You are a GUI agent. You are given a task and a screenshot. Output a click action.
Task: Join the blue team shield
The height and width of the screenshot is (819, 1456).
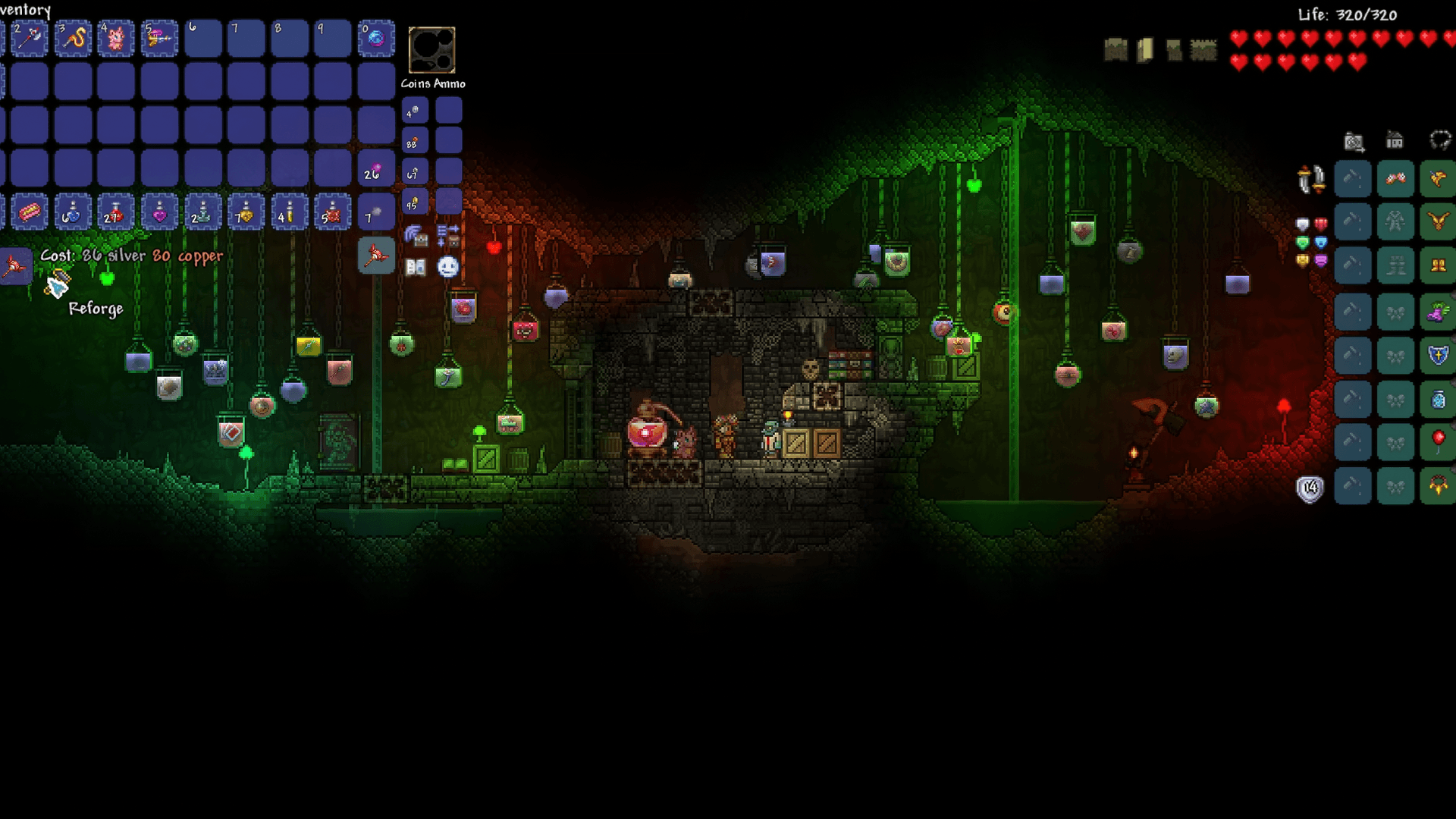(1321, 243)
